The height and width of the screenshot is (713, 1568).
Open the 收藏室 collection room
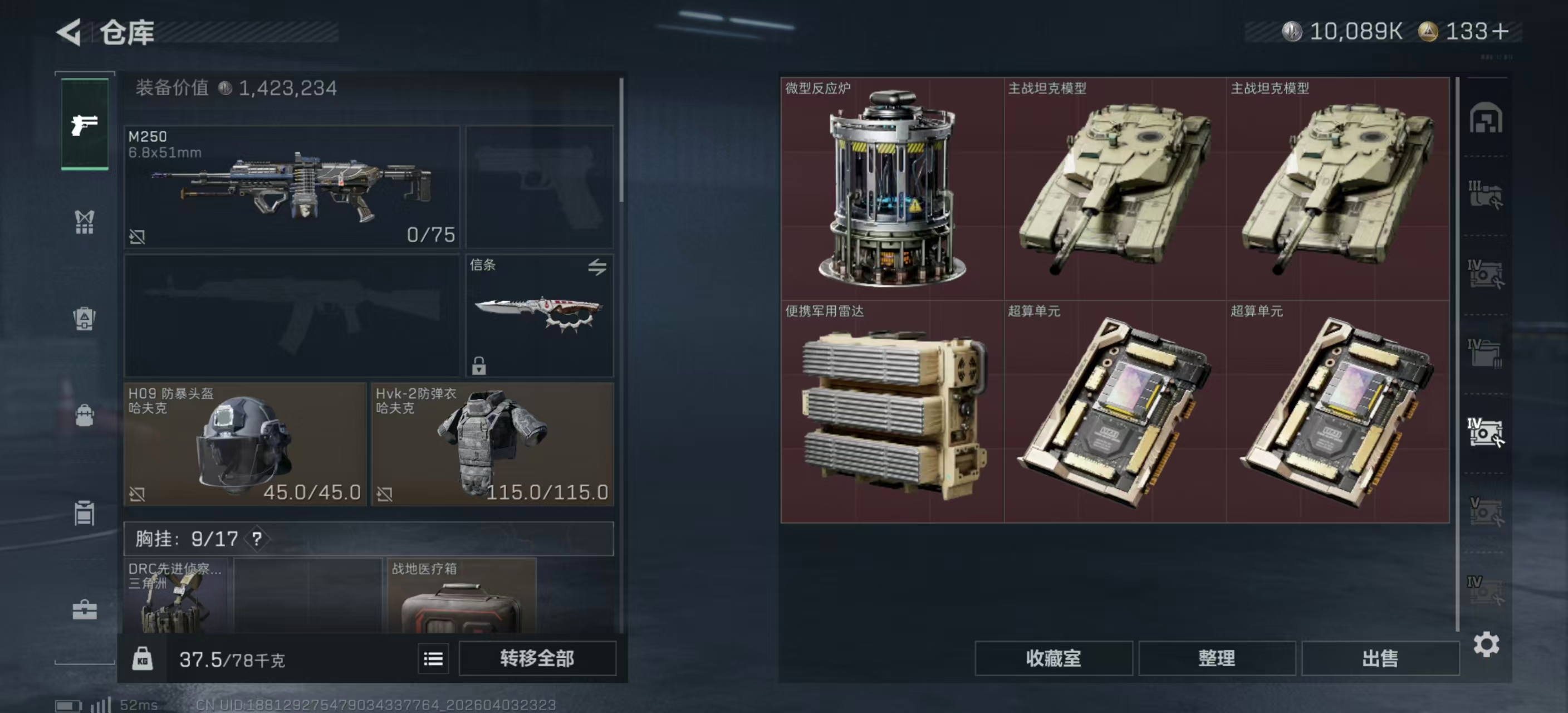click(x=1053, y=658)
